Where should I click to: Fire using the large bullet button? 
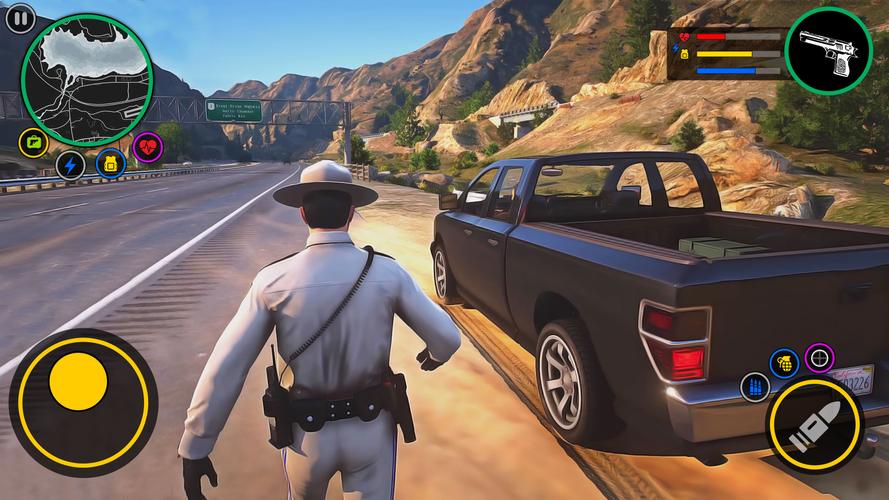click(x=814, y=424)
